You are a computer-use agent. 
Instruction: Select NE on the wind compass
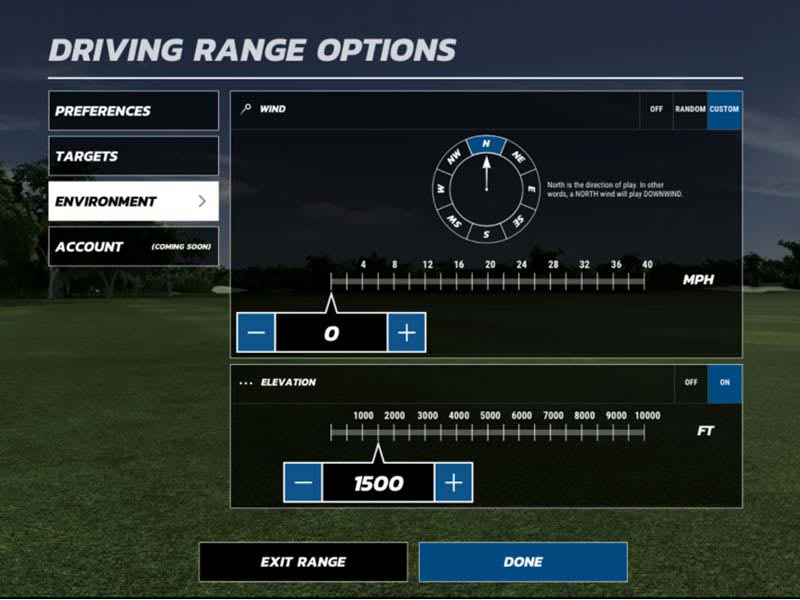(x=518, y=157)
